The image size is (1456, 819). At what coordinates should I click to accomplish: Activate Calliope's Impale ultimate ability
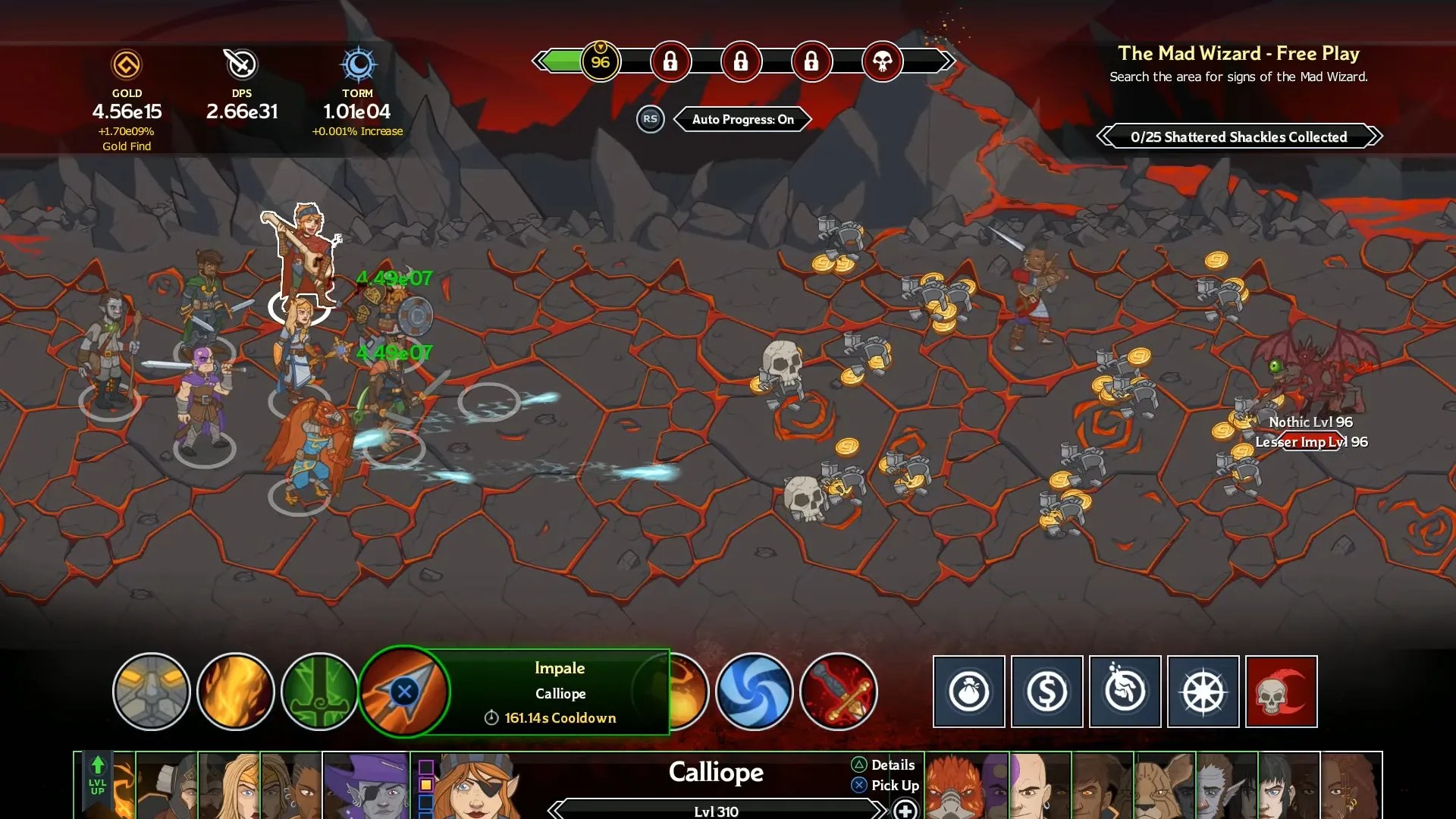(x=407, y=692)
